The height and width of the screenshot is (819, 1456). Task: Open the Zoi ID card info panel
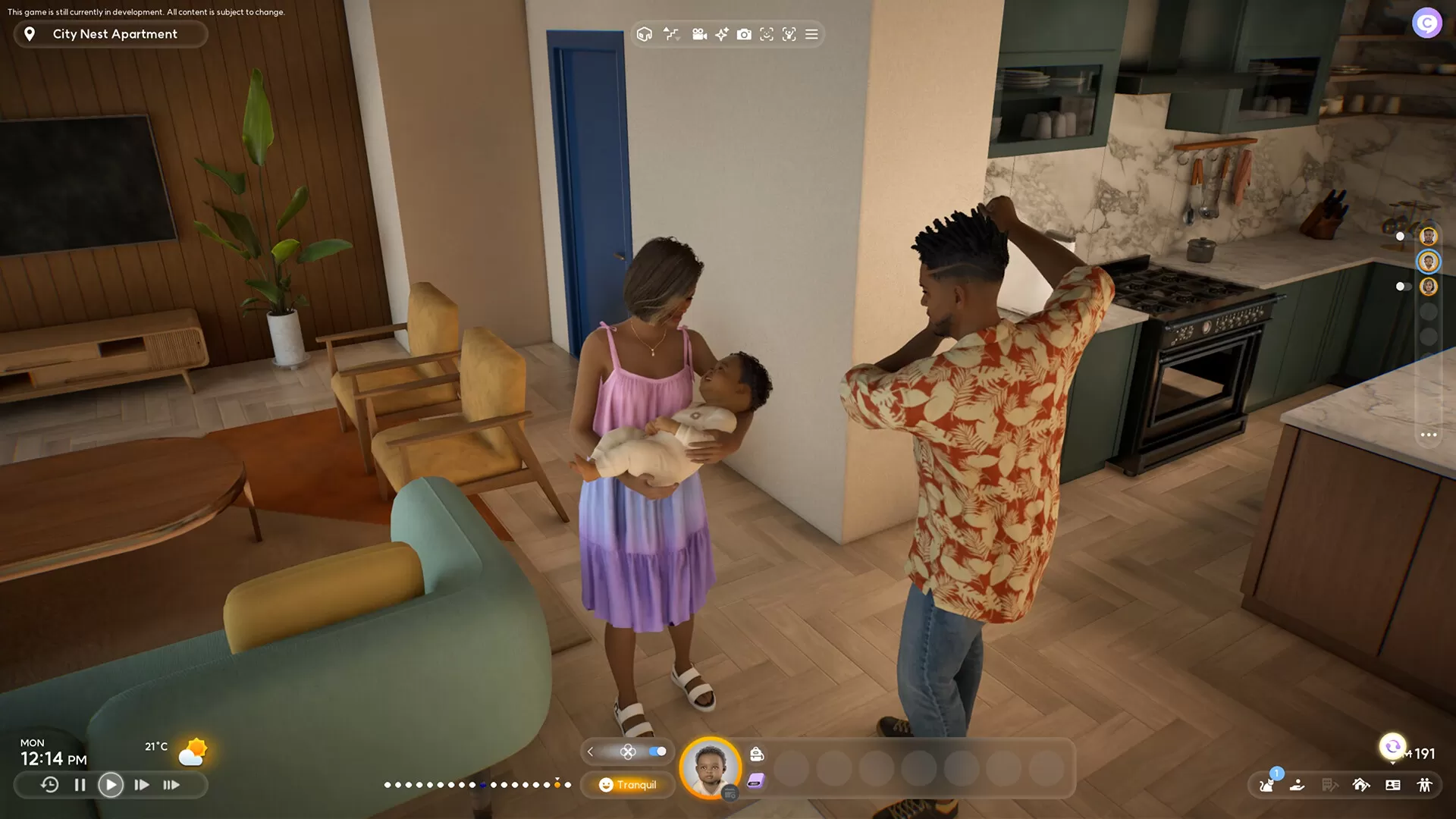click(1393, 786)
